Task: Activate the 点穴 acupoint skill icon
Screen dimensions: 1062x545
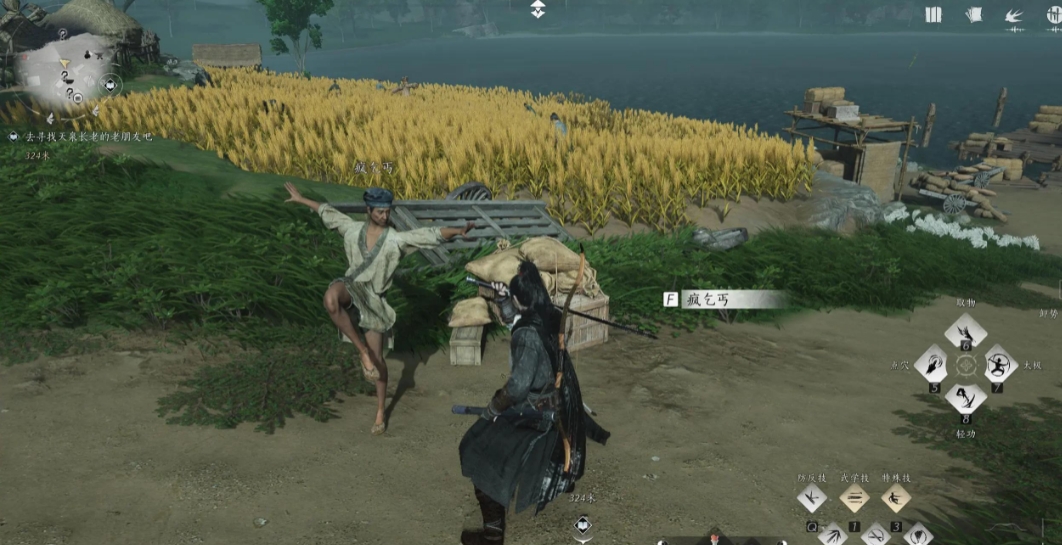Action: (932, 365)
